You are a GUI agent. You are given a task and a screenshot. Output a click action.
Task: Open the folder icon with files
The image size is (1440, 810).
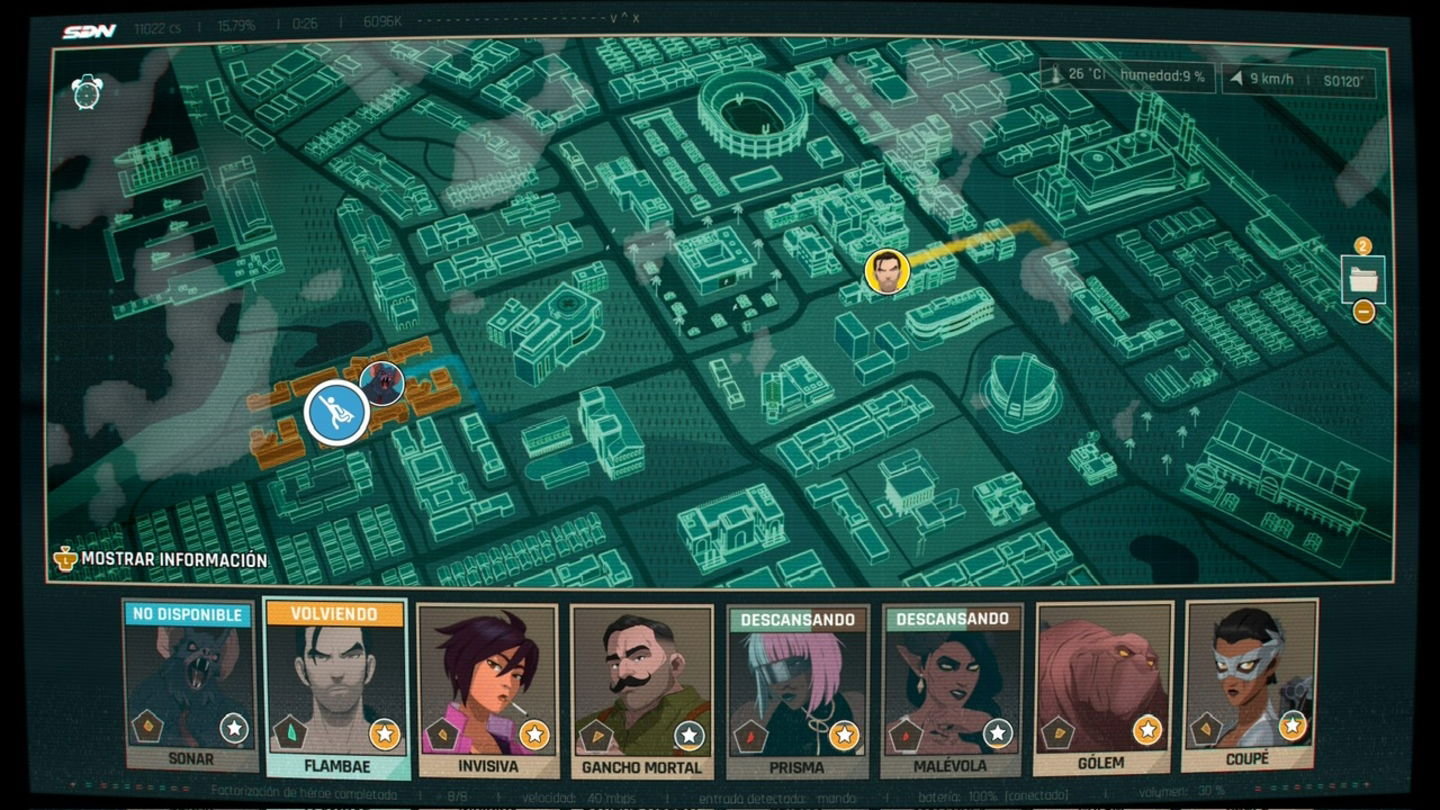pyautogui.click(x=1363, y=278)
